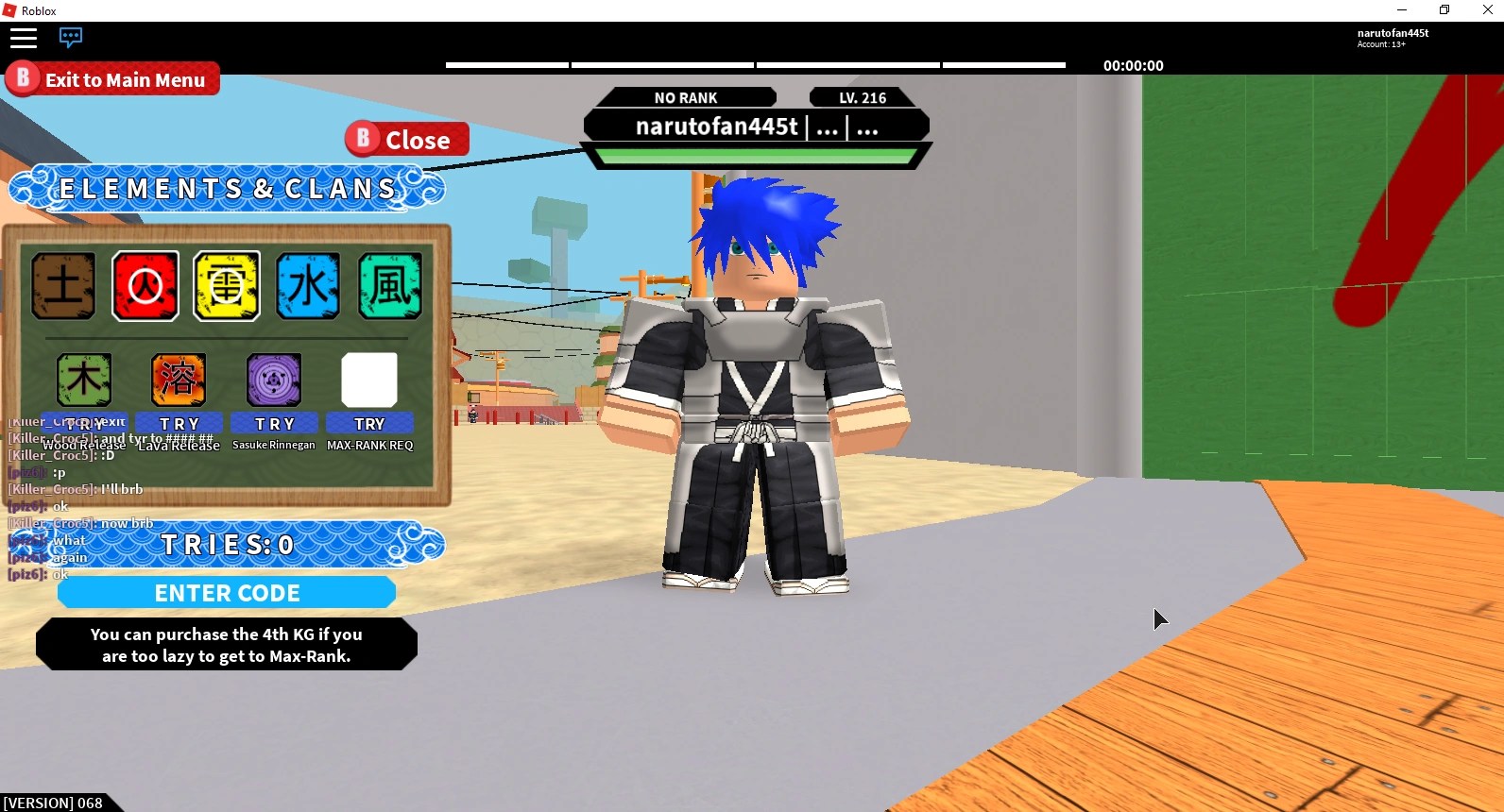The height and width of the screenshot is (812, 1504).
Task: Open the hamburger menu in the top left
Action: coord(24,39)
